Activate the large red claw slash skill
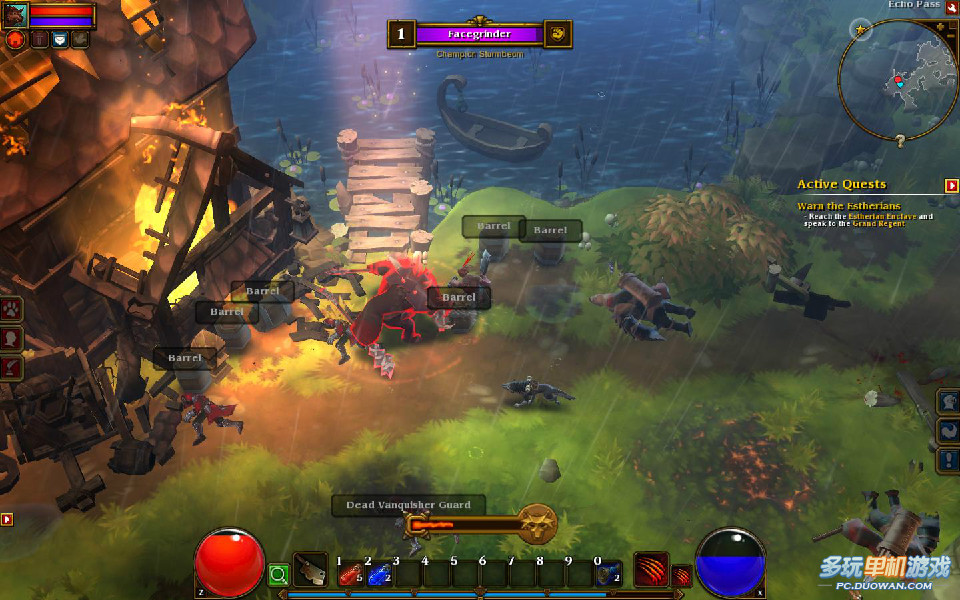The width and height of the screenshot is (960, 600). (650, 570)
